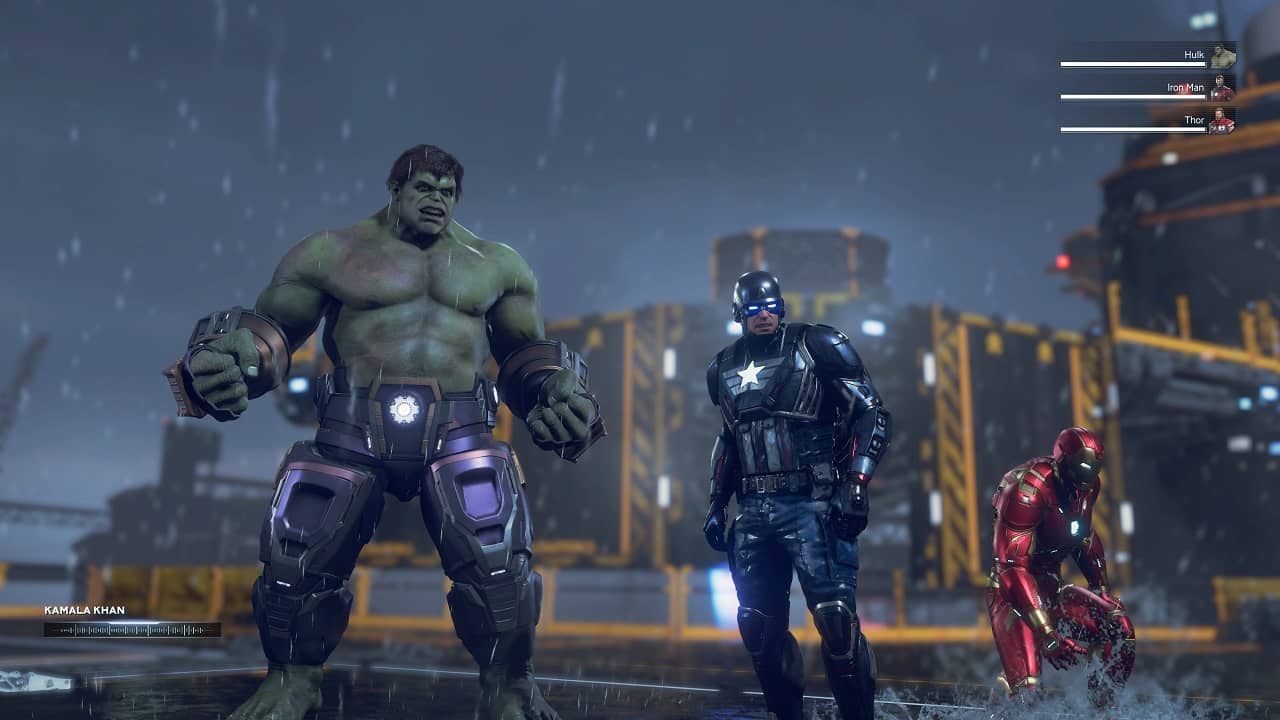This screenshot has height=720, width=1280.
Task: Choose Thor's portrait icon
Action: pyautogui.click(x=1222, y=121)
